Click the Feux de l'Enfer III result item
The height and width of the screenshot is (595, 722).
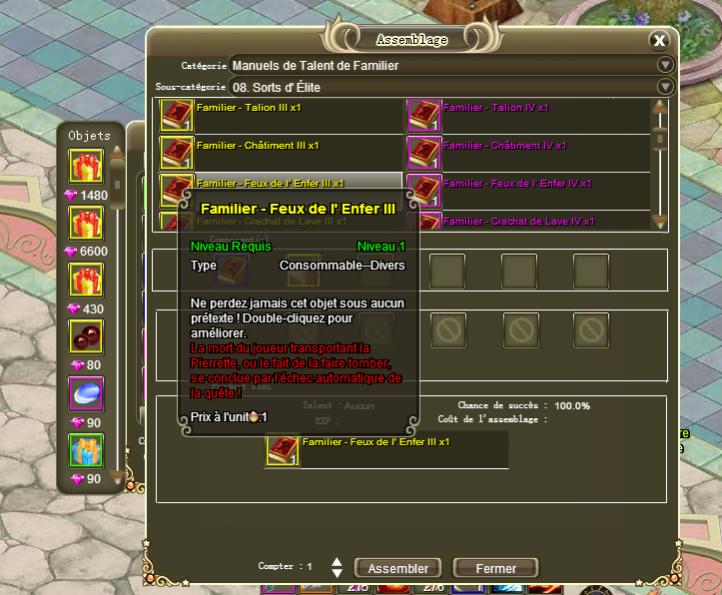(x=283, y=449)
